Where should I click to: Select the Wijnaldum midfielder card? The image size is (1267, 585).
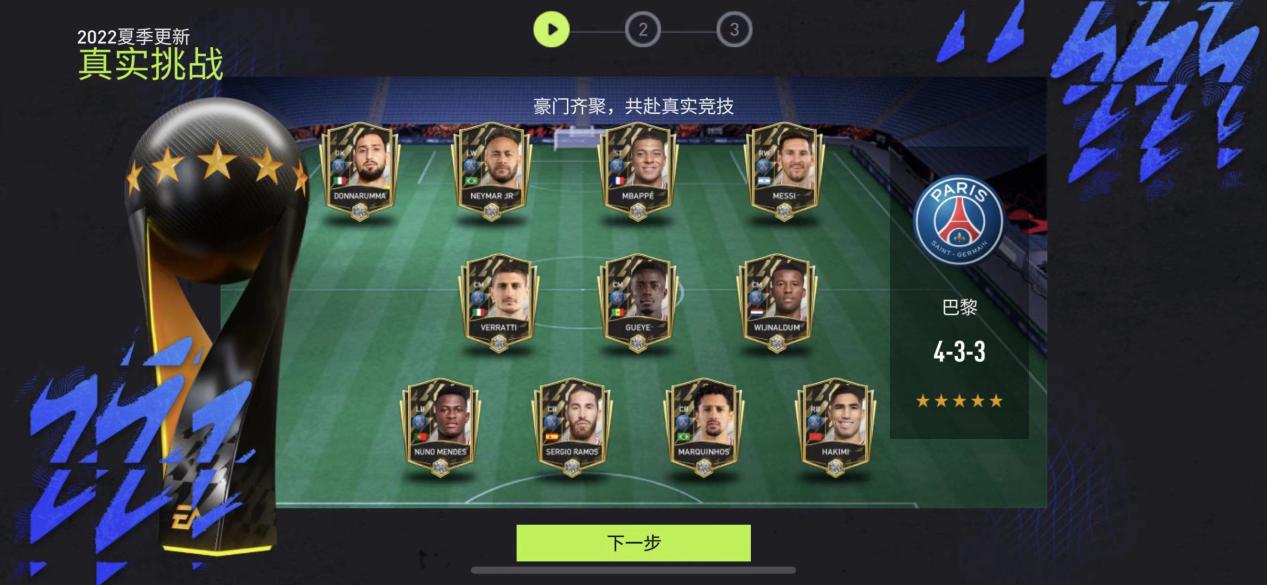click(776, 302)
